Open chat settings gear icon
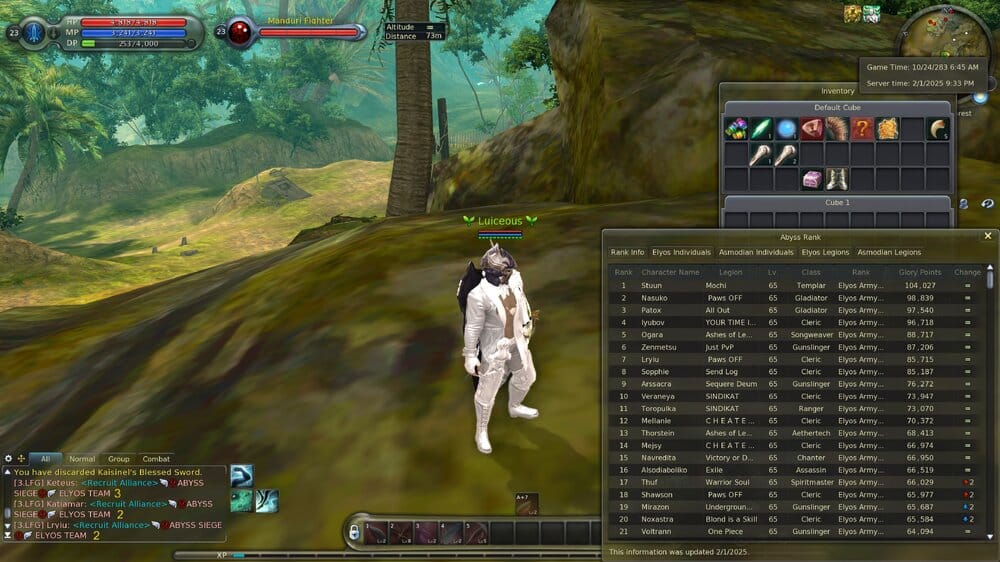Screen dimensions: 1000x562 [x=9, y=459]
